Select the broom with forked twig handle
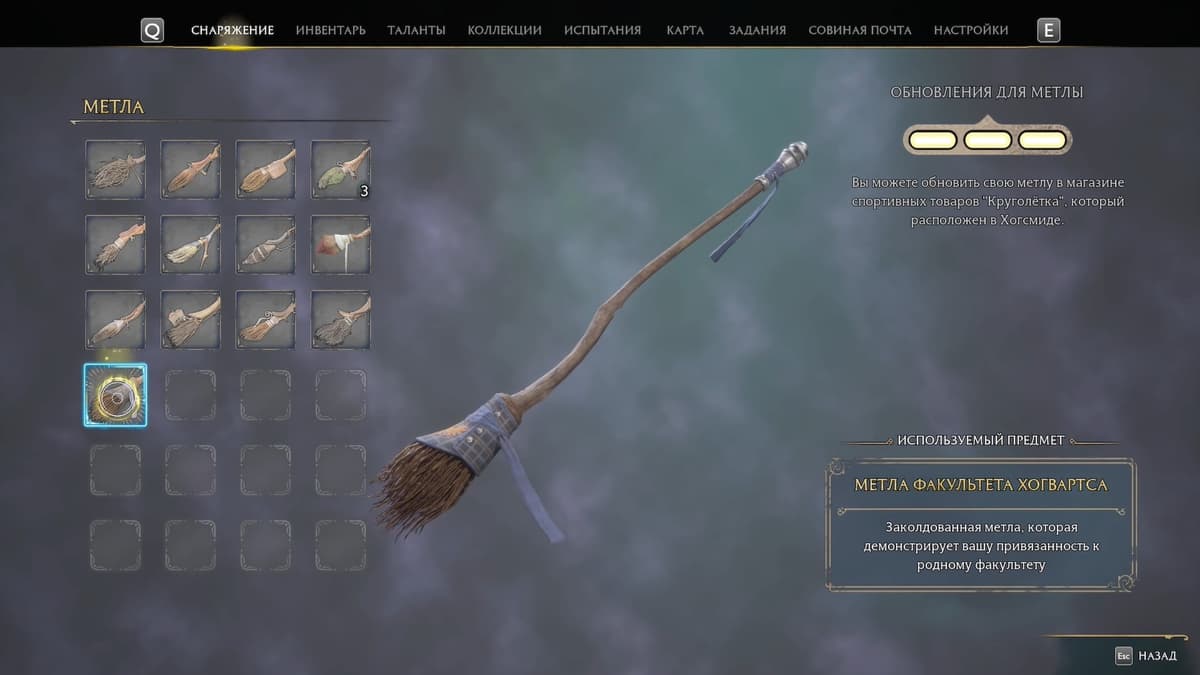1200x675 pixels. point(190,244)
